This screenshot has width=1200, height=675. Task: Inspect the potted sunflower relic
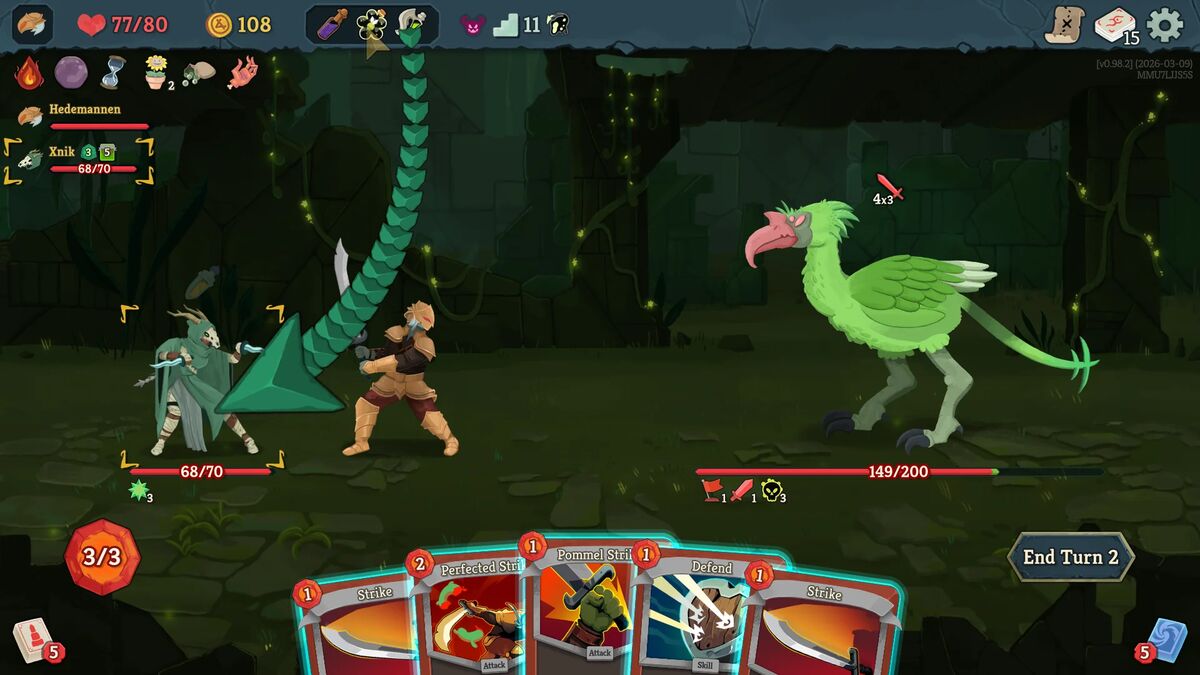pos(155,73)
